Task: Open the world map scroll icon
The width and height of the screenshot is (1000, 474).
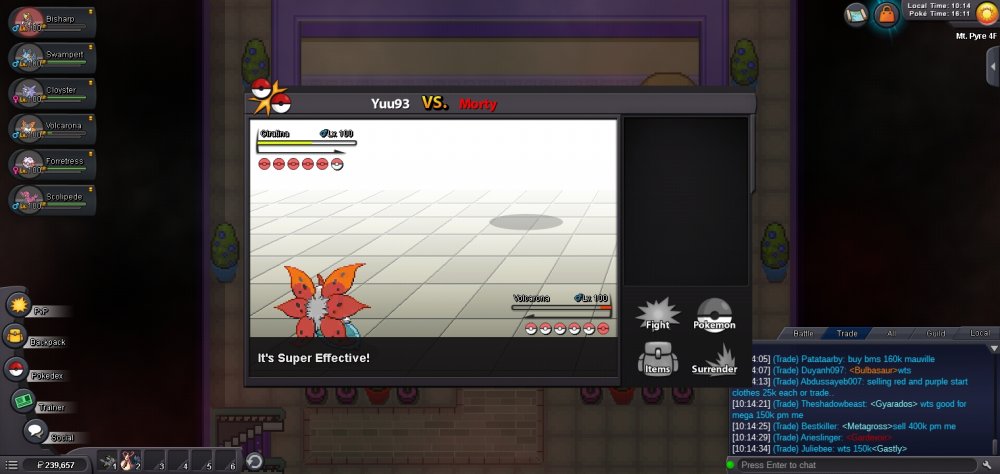Action: (855, 13)
